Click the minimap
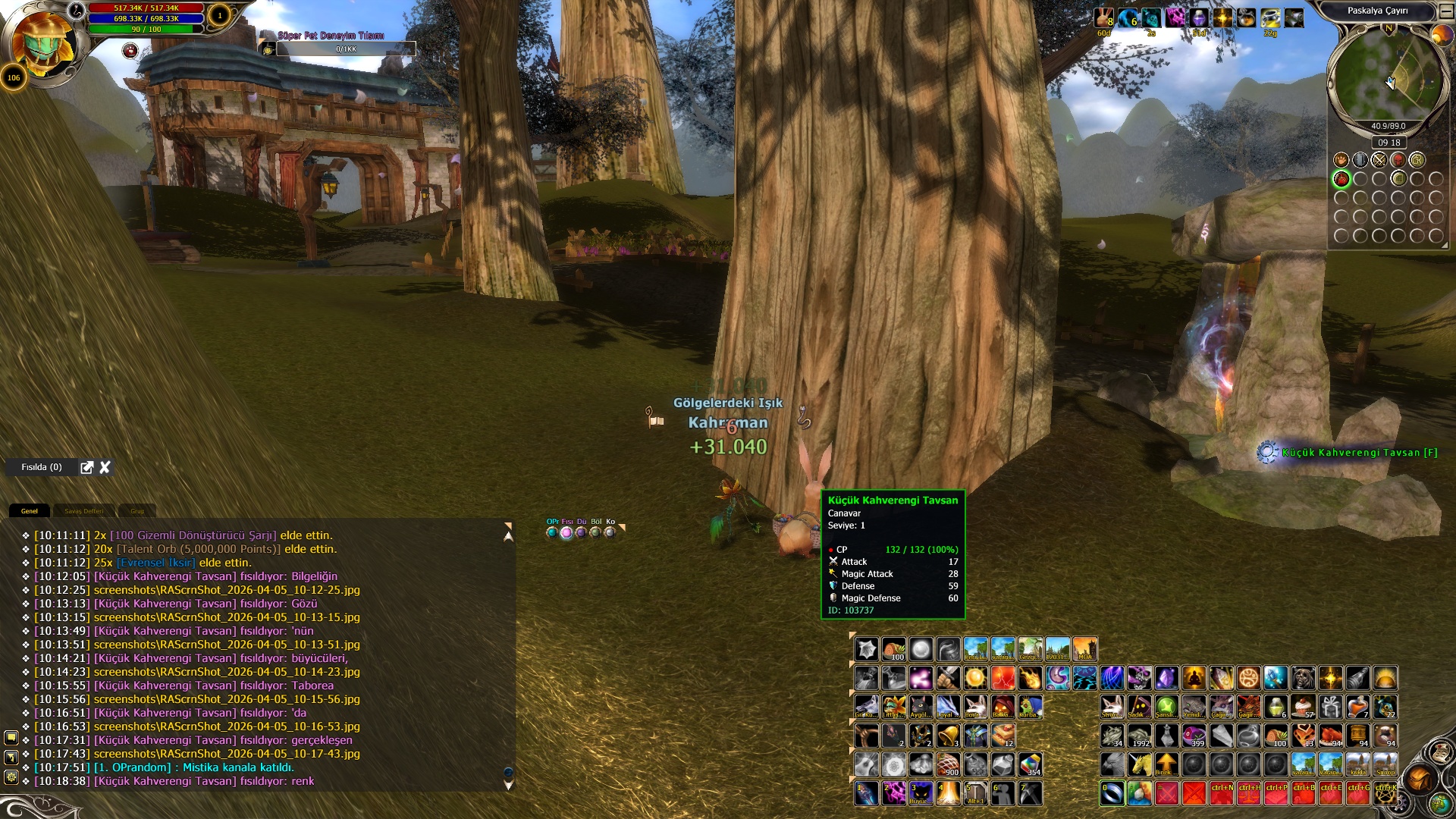This screenshot has height=819, width=1456. click(1387, 80)
